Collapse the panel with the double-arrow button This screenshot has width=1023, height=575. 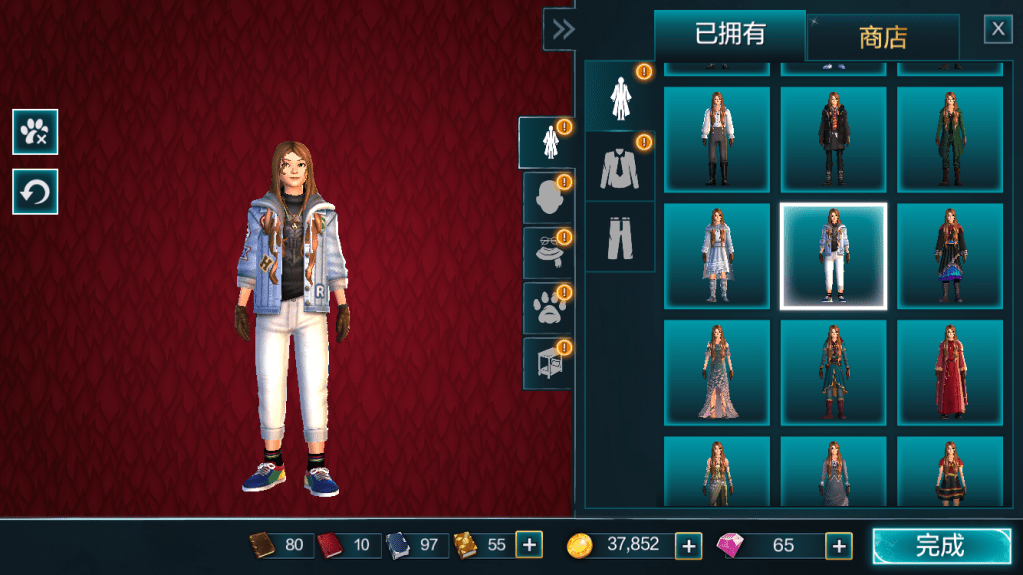[x=562, y=29]
